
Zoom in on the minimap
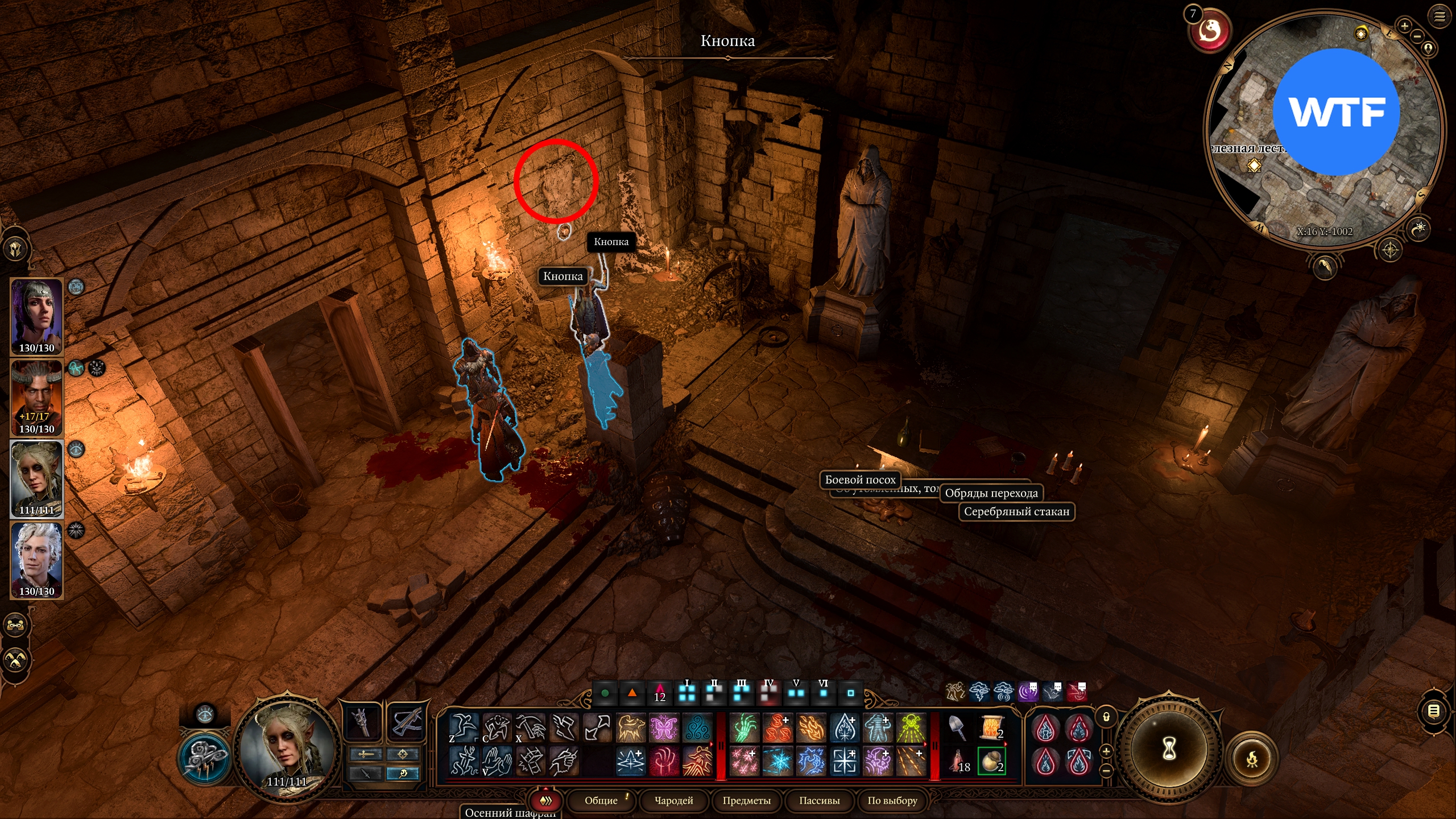tap(1404, 26)
